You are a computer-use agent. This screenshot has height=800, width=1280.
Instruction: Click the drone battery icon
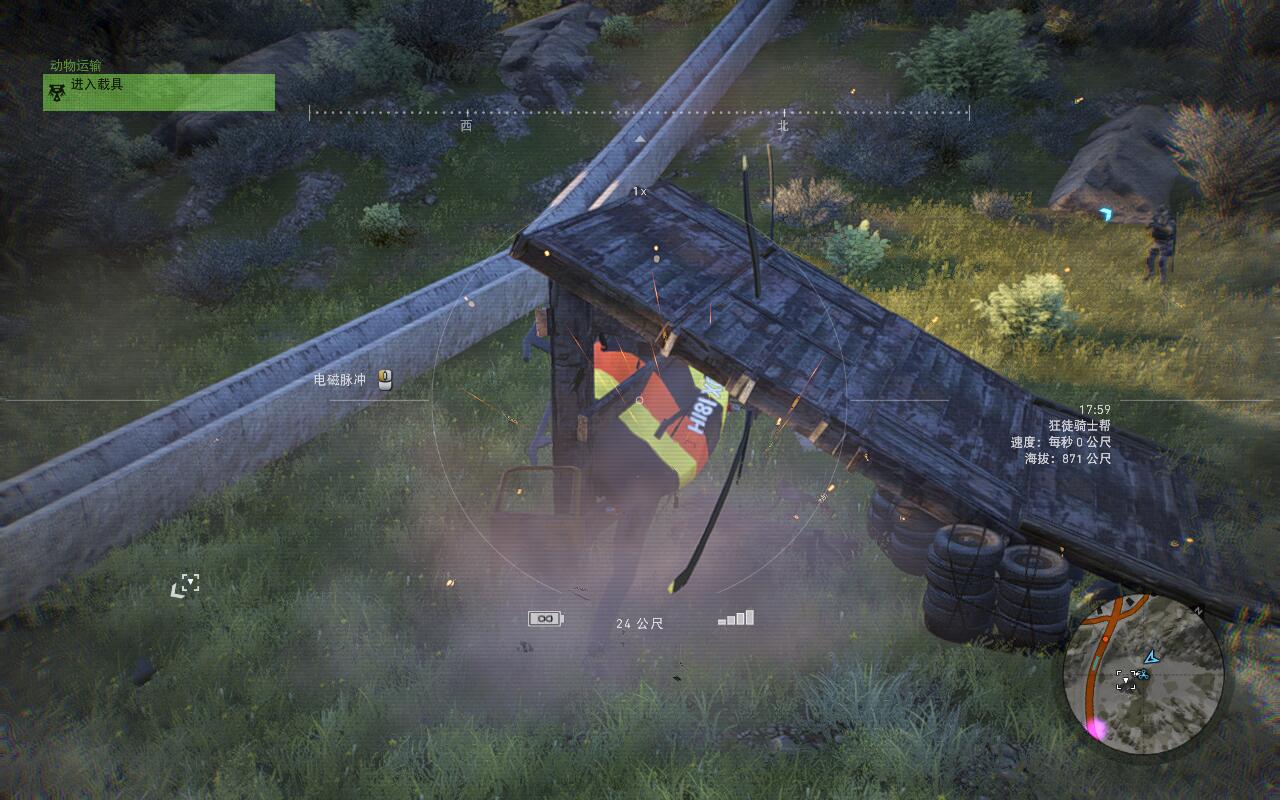coord(546,619)
